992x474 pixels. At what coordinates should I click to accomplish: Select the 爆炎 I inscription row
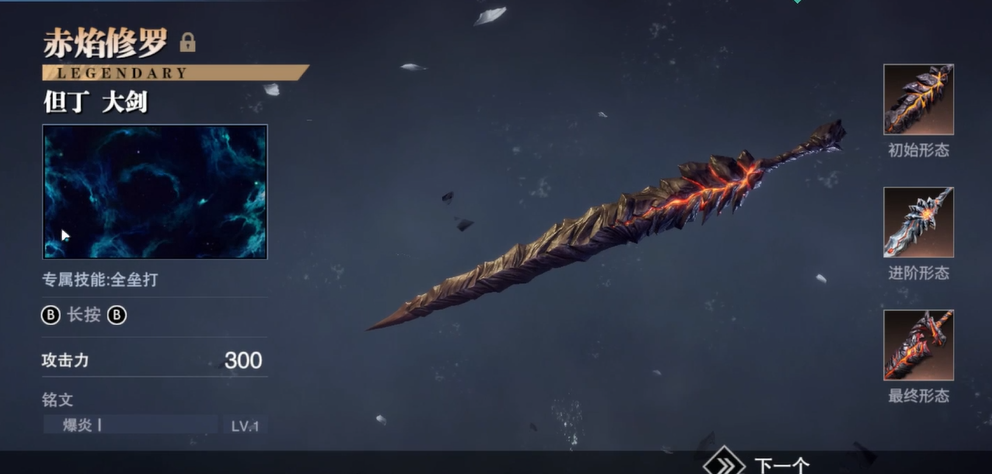[155, 425]
